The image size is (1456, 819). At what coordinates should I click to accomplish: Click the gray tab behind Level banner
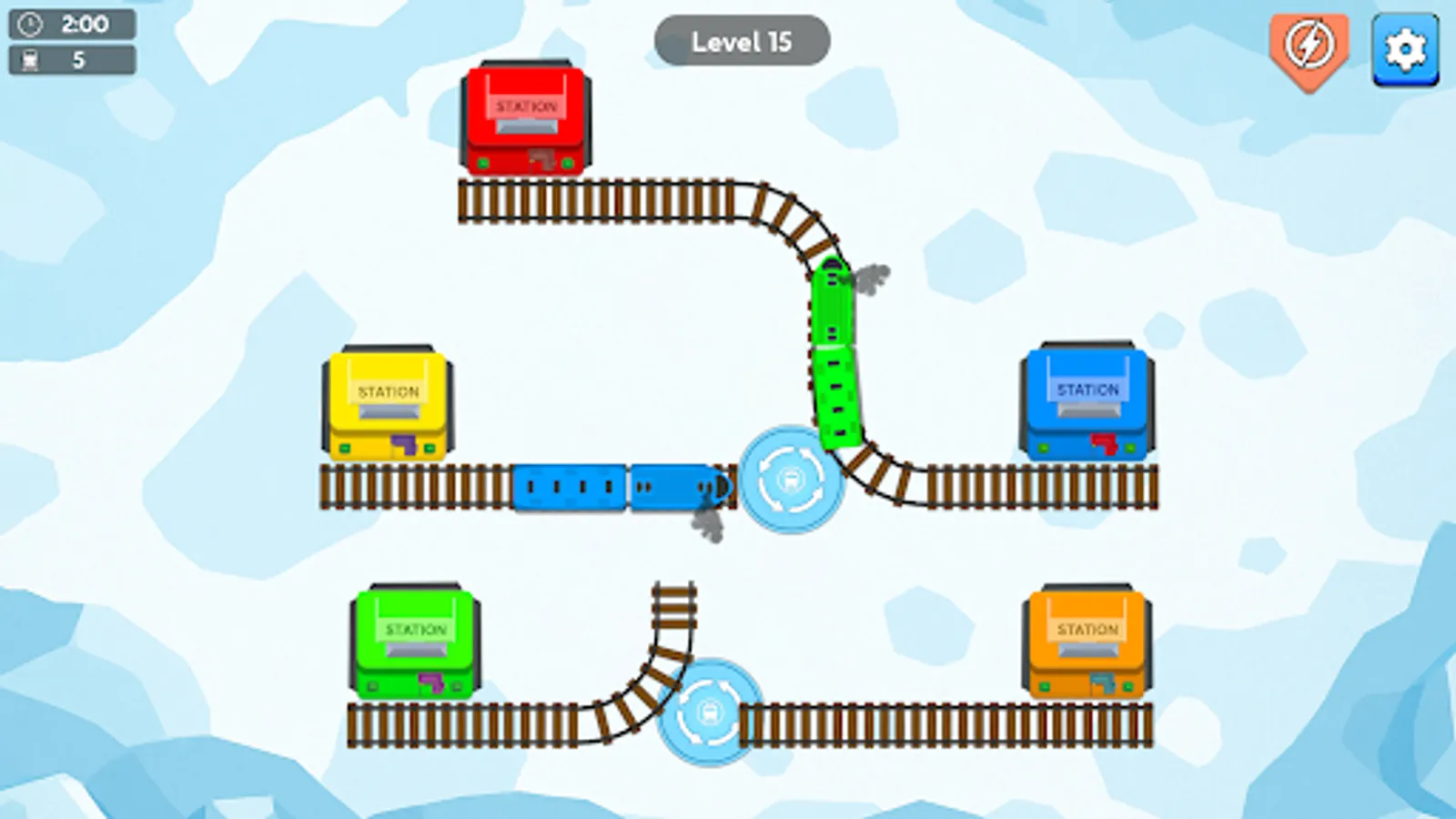[671, 41]
